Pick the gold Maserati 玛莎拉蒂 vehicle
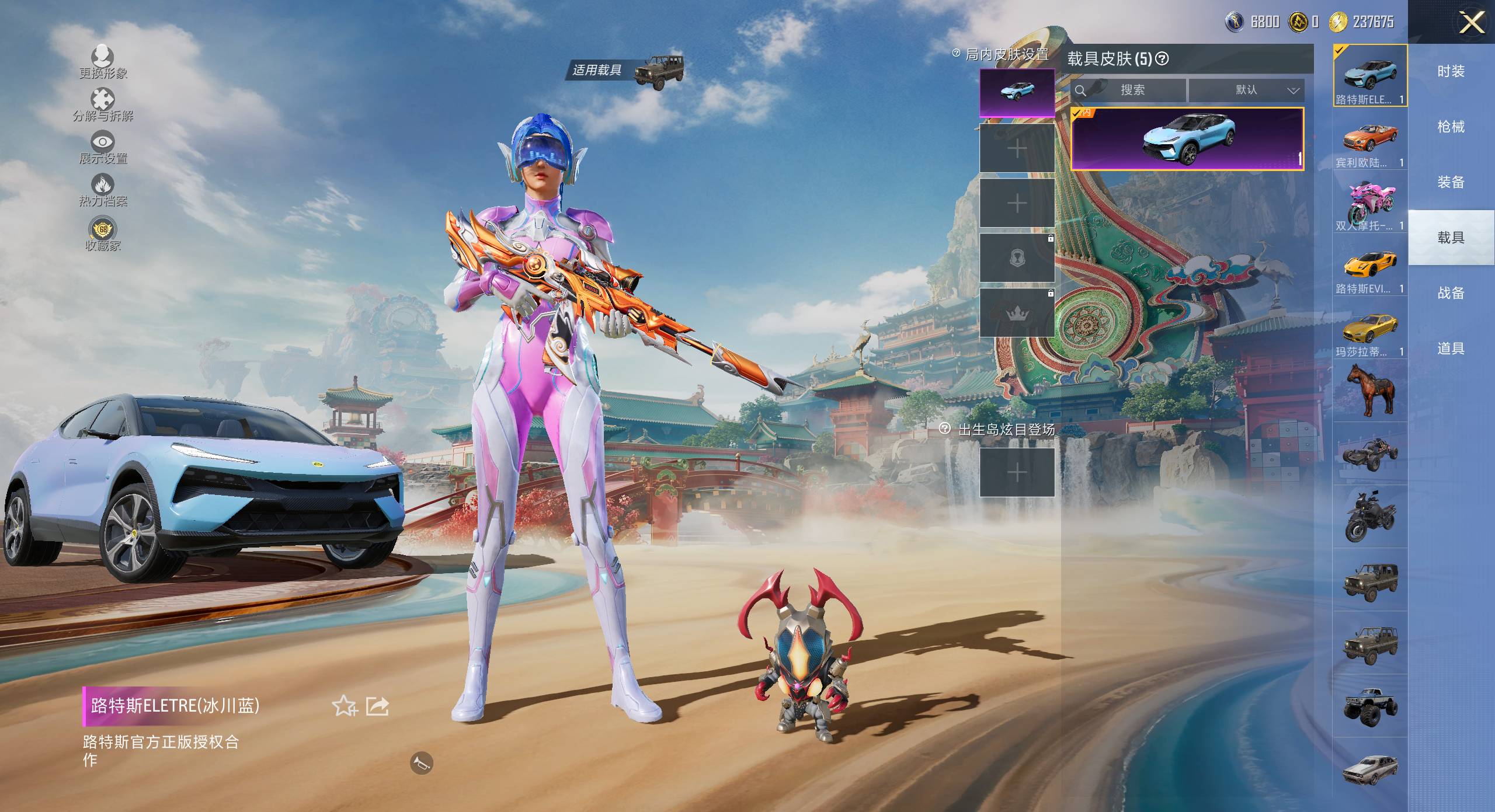This screenshot has width=1495, height=812. [x=1370, y=329]
